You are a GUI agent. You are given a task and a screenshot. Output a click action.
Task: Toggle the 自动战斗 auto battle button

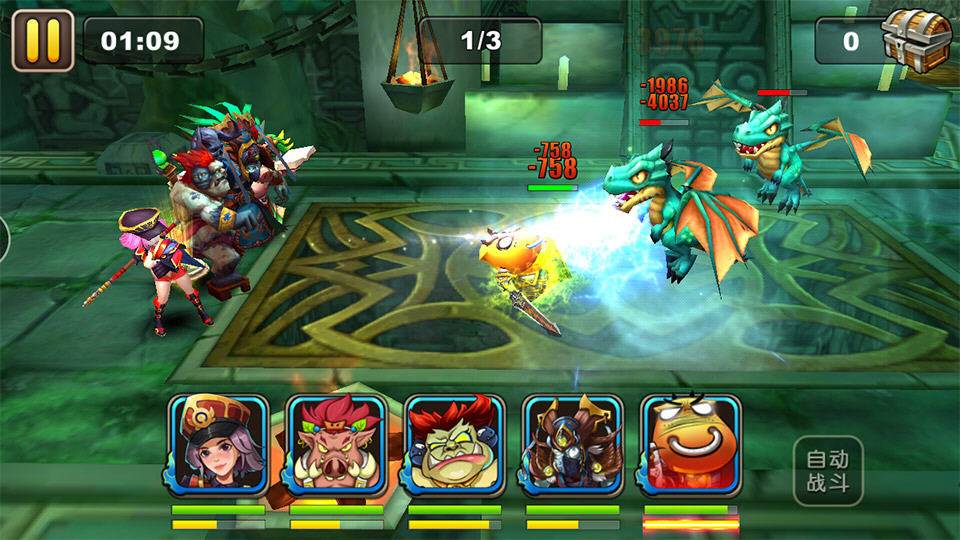(x=827, y=471)
